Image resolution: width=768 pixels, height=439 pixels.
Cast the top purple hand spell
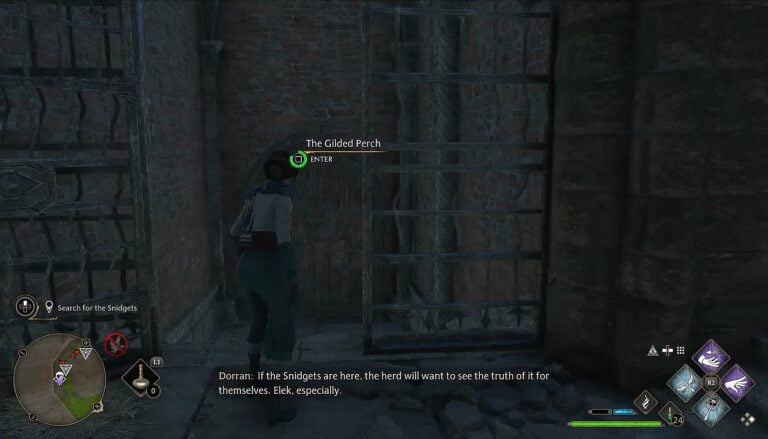[x=711, y=354]
